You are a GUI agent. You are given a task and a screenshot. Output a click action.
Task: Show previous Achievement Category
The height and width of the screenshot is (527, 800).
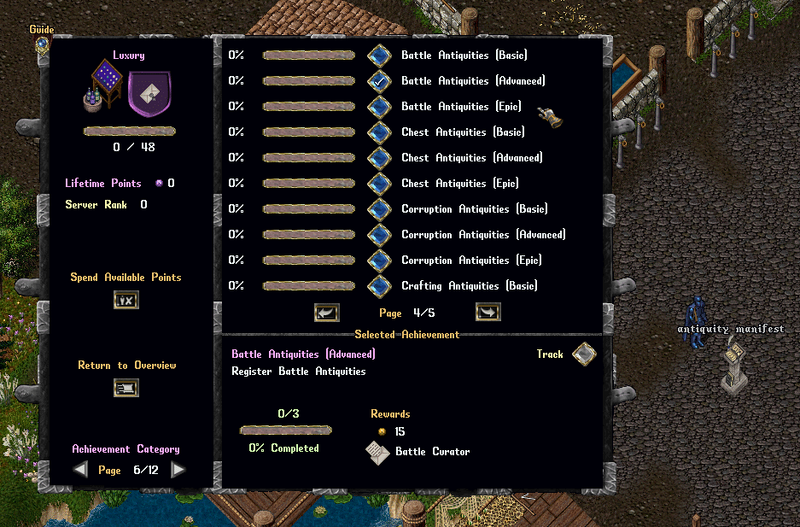(x=81, y=470)
